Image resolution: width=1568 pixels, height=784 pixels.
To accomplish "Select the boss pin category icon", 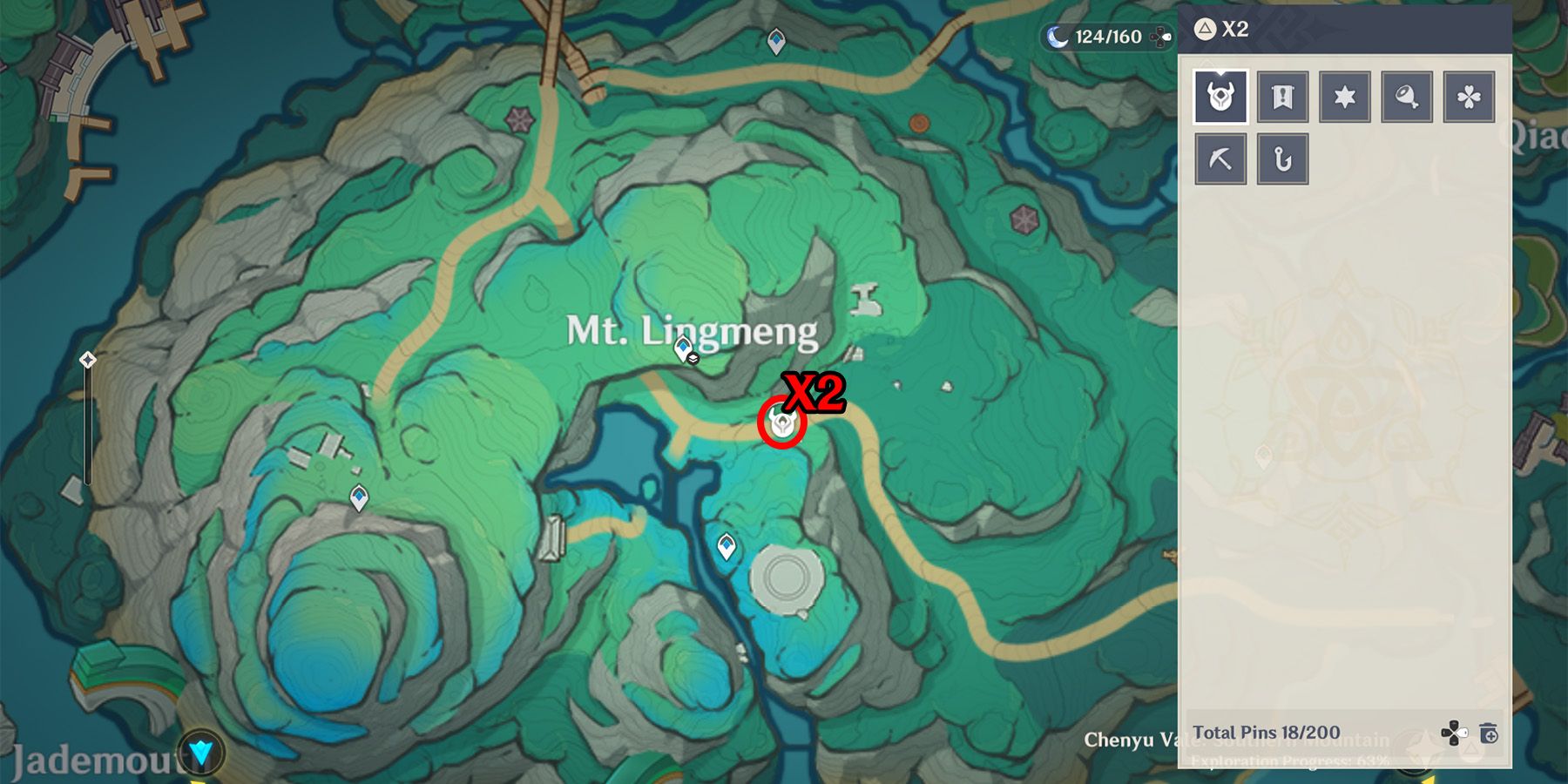I will (1220, 97).
